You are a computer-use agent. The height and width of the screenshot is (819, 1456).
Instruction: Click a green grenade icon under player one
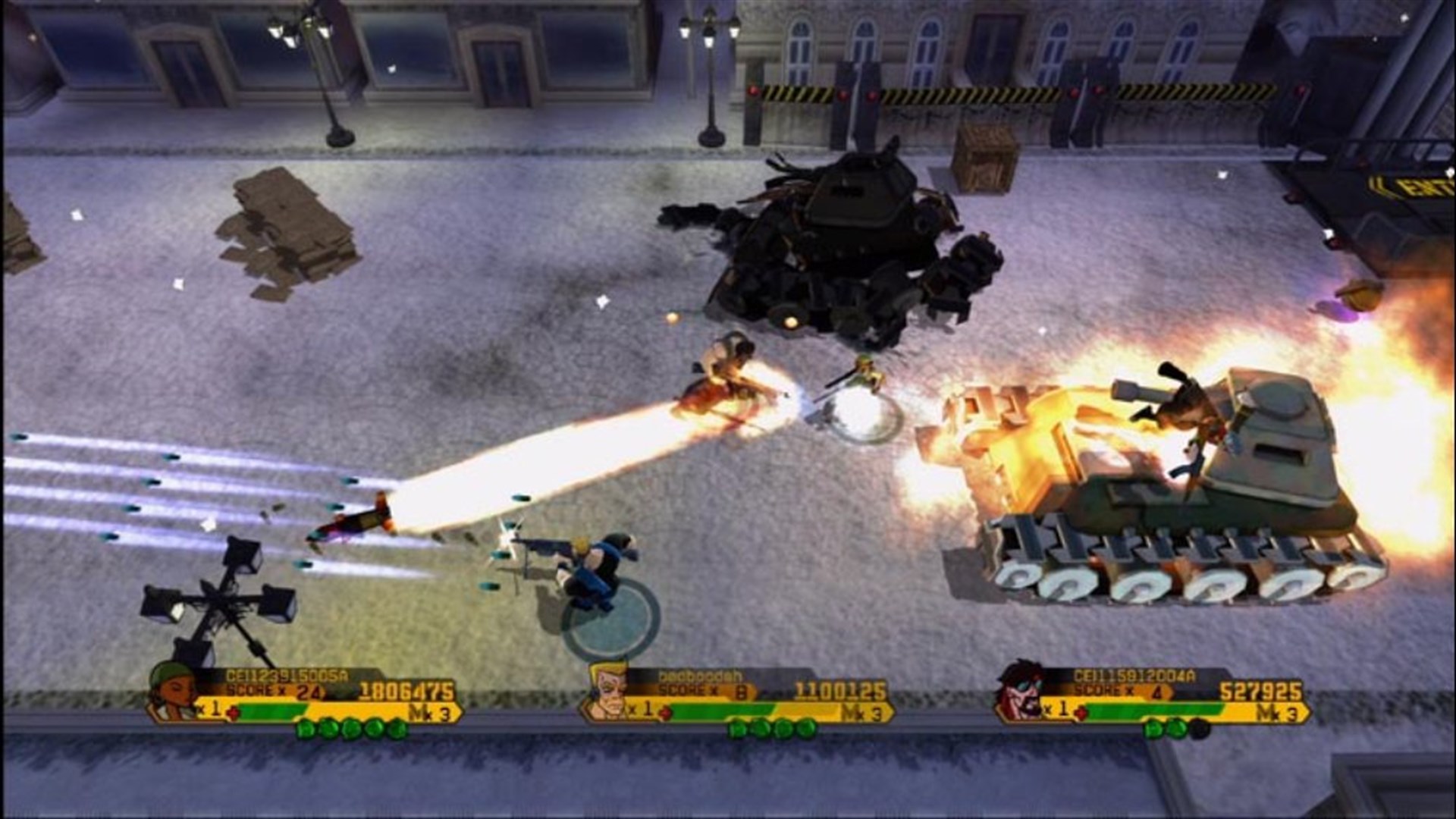328,727
